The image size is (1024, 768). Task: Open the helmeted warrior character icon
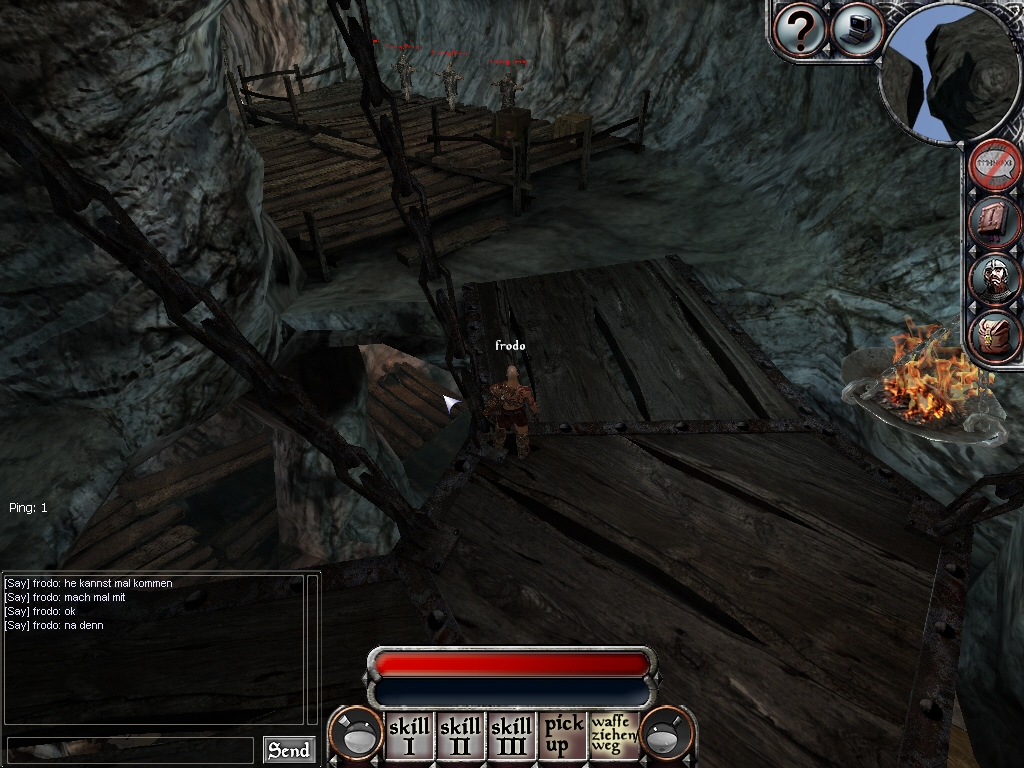997,280
